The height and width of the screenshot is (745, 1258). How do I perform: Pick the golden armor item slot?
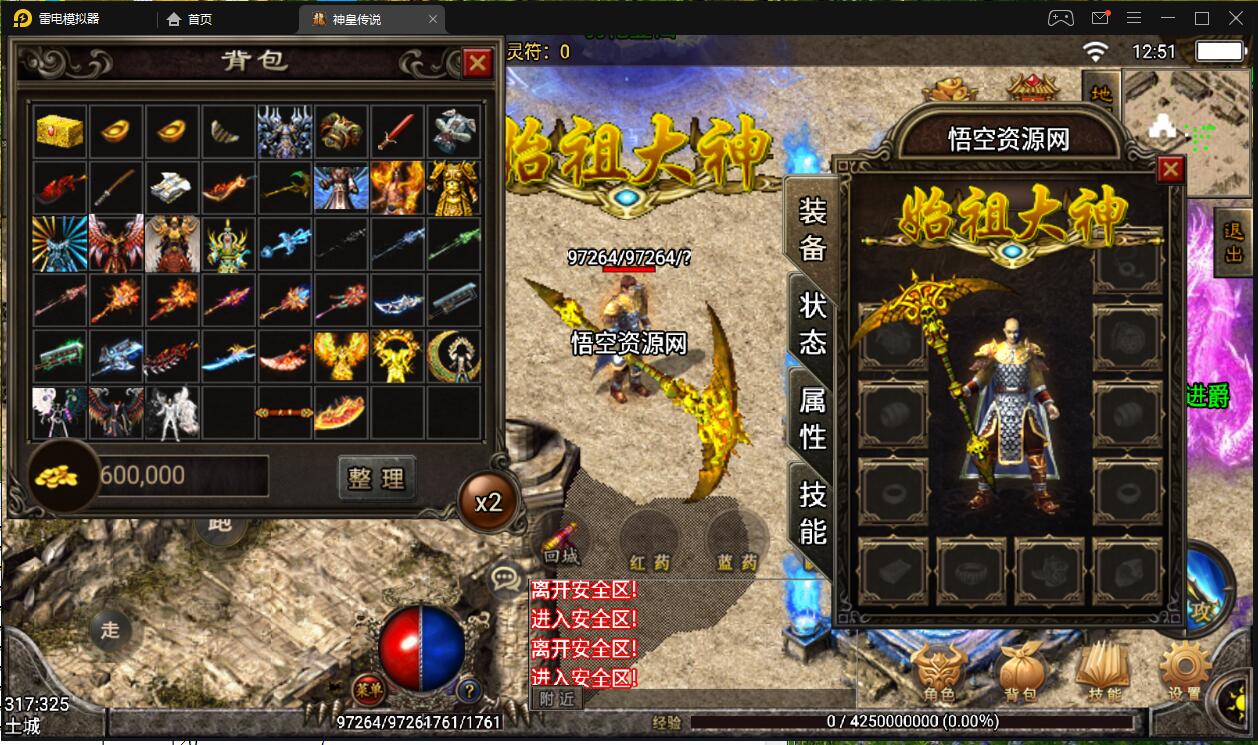453,187
